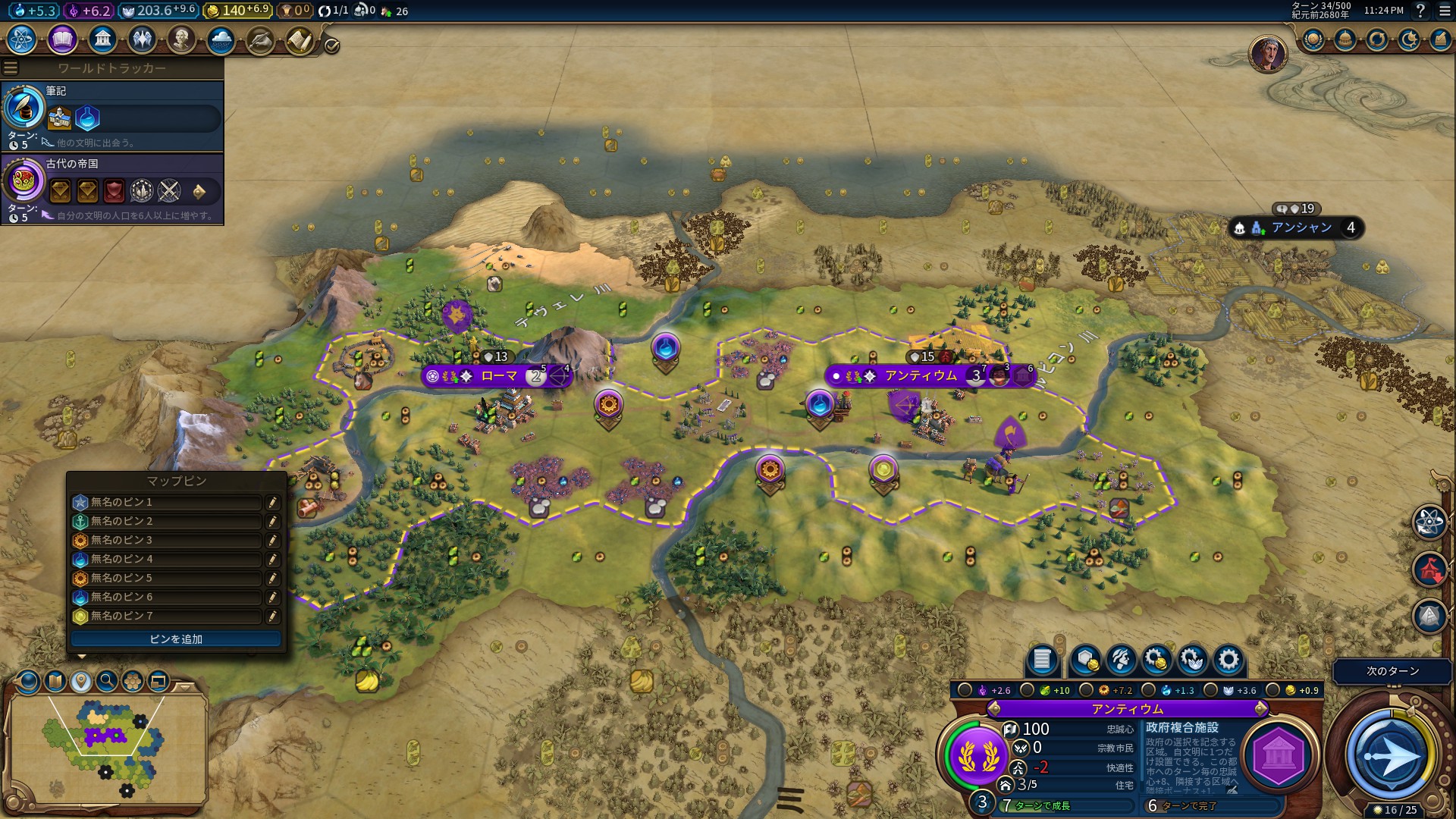Open map search tool

coord(107,681)
